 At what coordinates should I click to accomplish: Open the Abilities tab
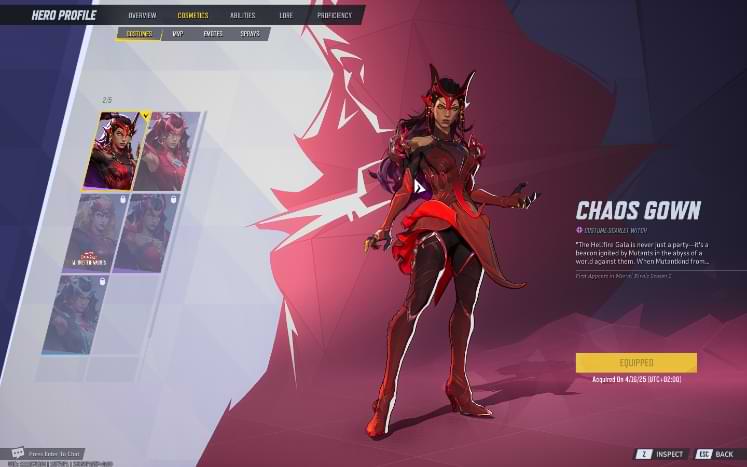click(x=242, y=15)
